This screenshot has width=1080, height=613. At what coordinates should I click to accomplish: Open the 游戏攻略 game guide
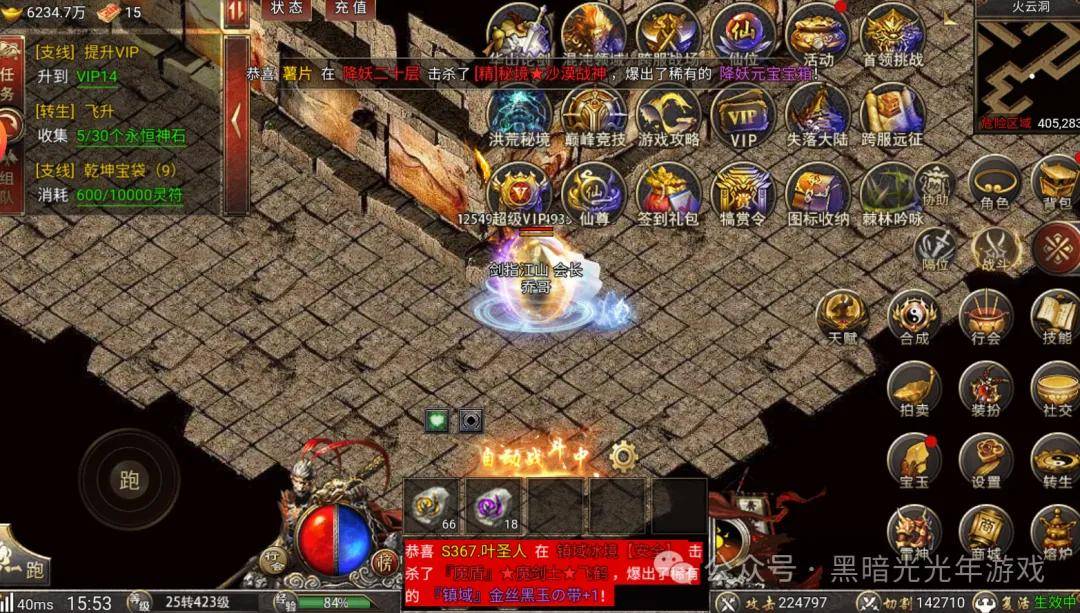click(669, 114)
